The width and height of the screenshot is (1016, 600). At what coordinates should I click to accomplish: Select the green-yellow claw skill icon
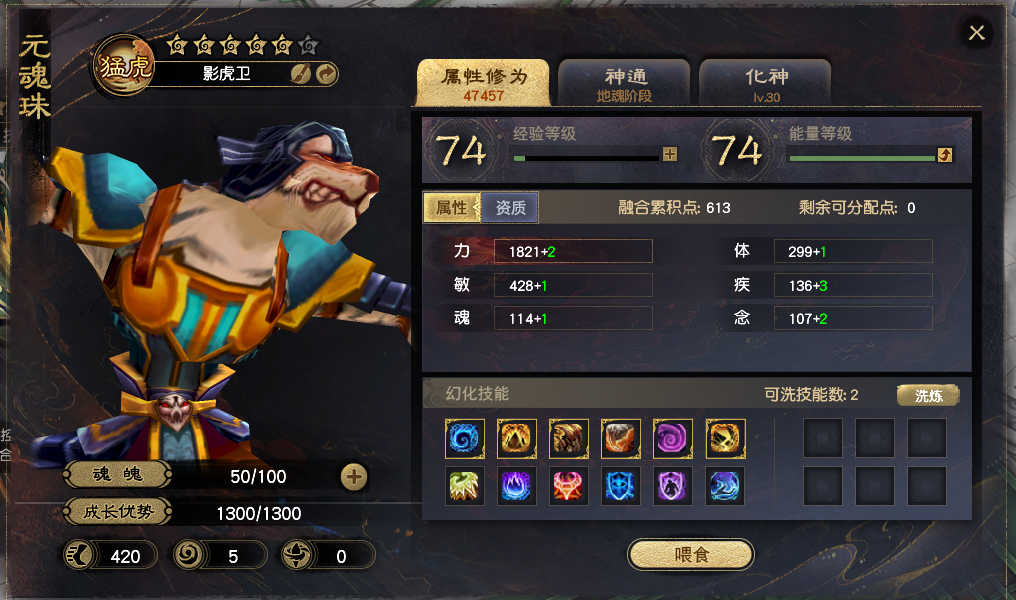[x=465, y=486]
